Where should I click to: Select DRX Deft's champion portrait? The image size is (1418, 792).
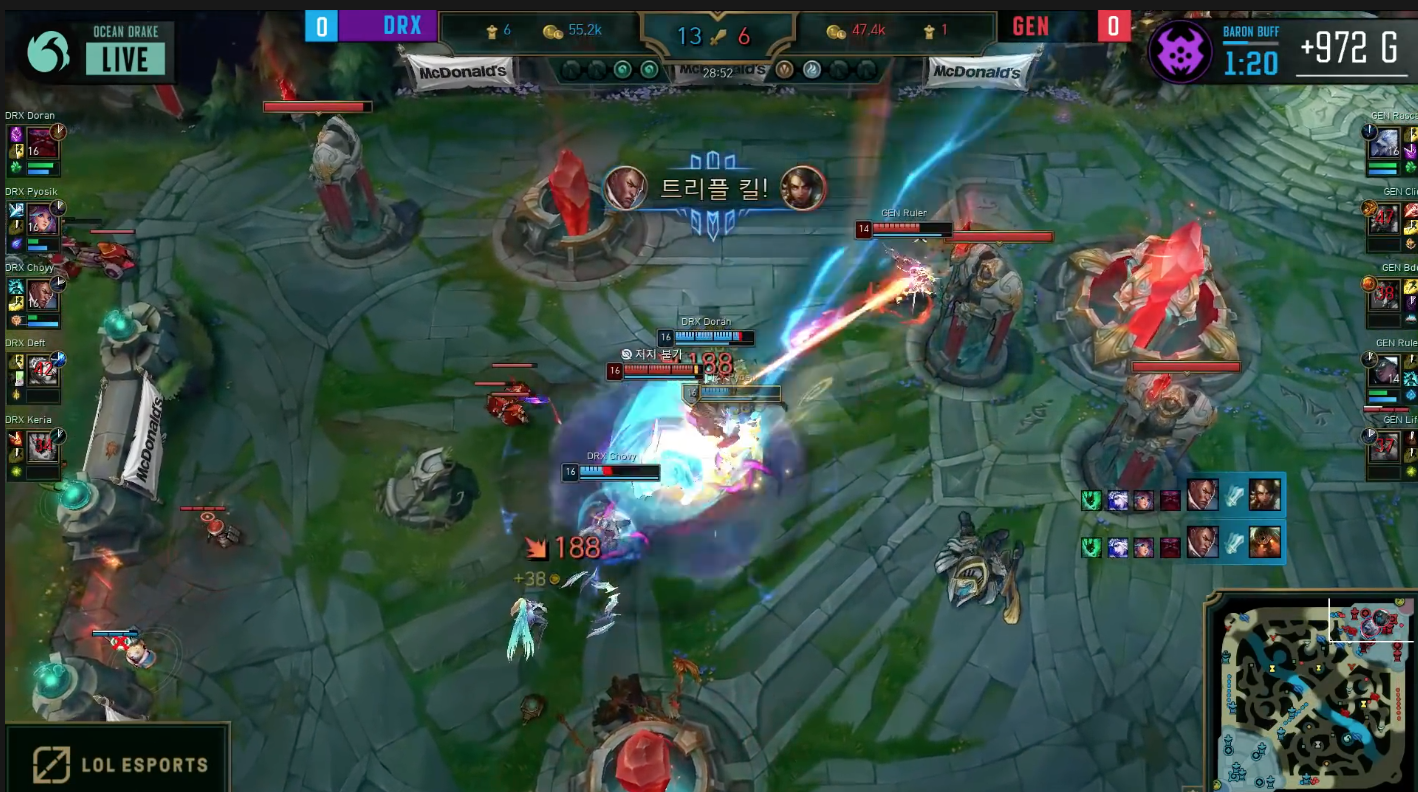43,370
